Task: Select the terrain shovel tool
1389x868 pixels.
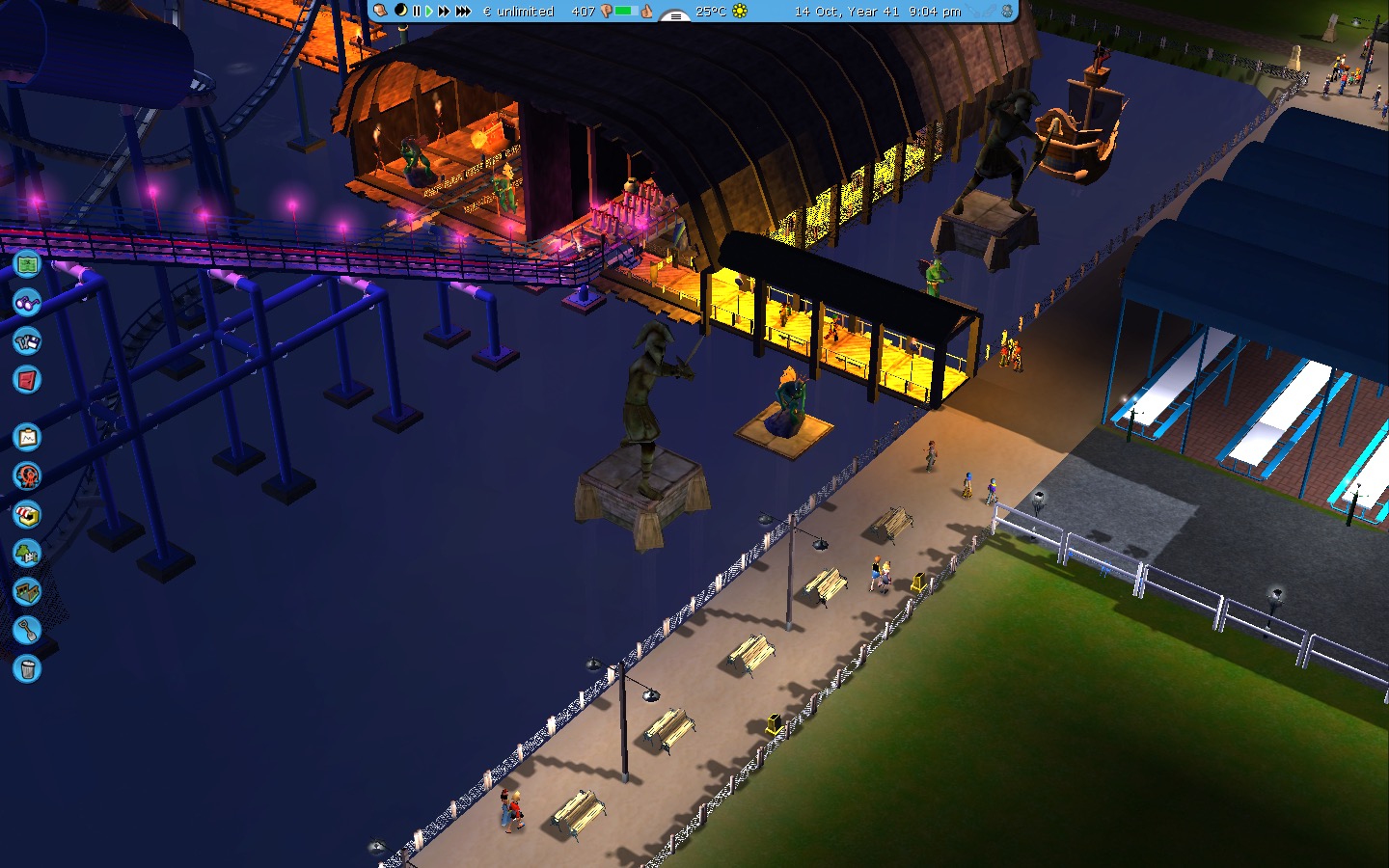Action: click(27, 630)
